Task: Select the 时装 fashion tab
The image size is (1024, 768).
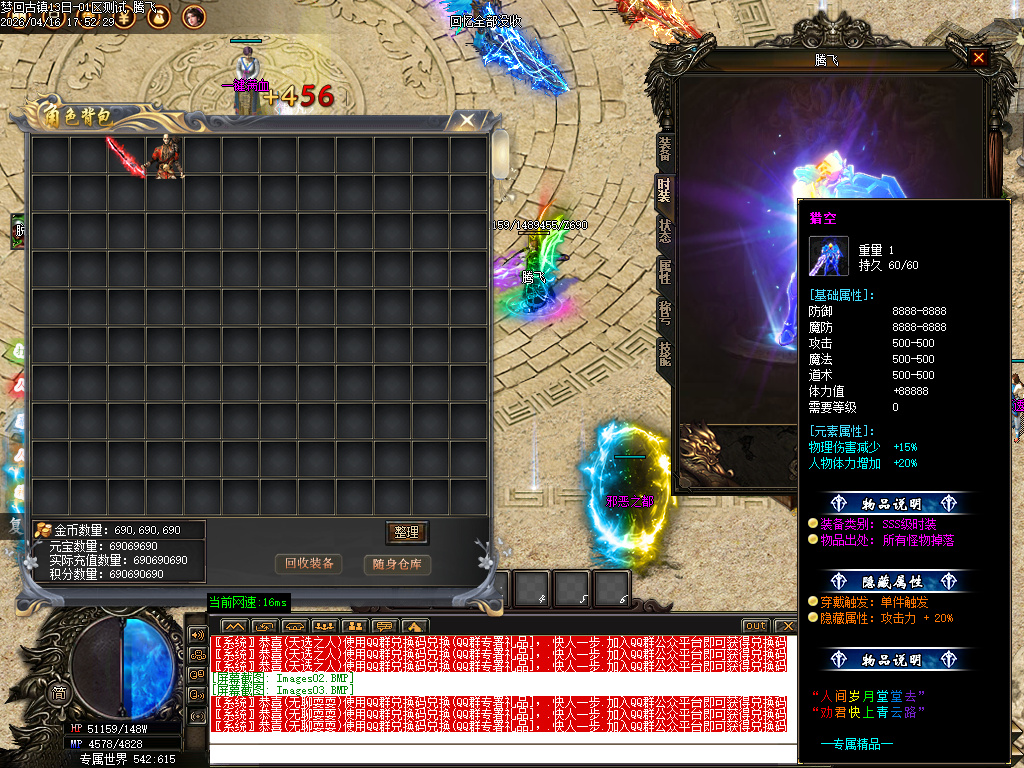Action: pyautogui.click(x=664, y=189)
